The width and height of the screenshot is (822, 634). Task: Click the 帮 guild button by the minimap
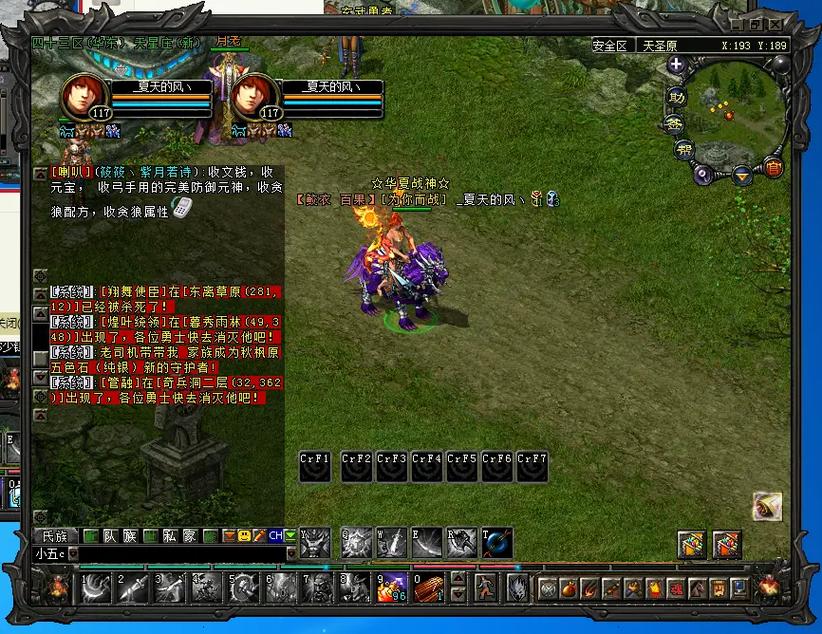click(685, 149)
